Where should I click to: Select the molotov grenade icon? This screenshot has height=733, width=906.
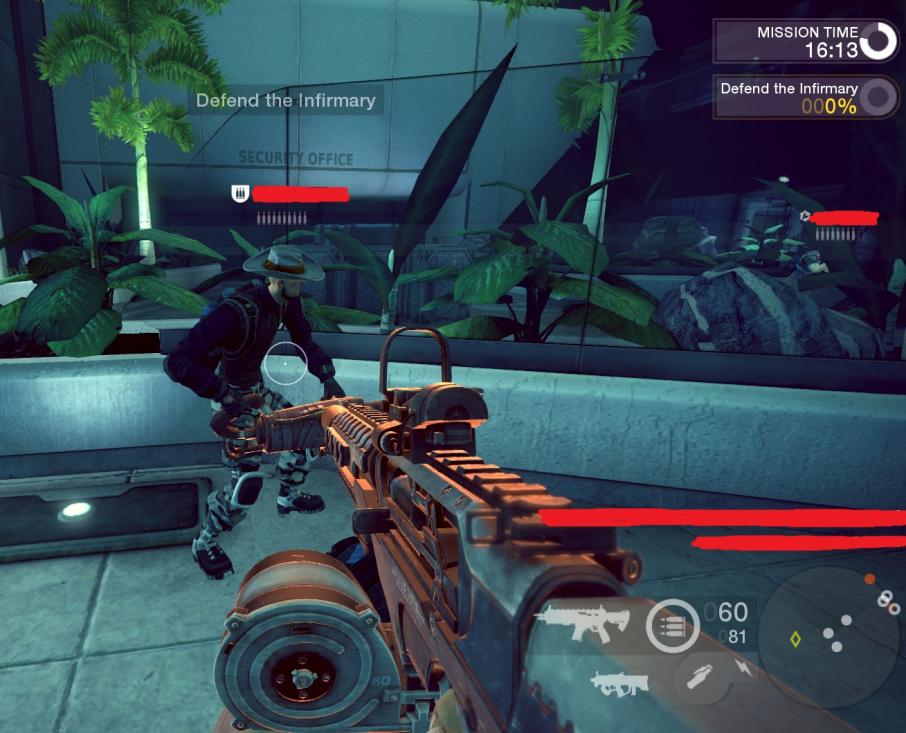tap(702, 675)
